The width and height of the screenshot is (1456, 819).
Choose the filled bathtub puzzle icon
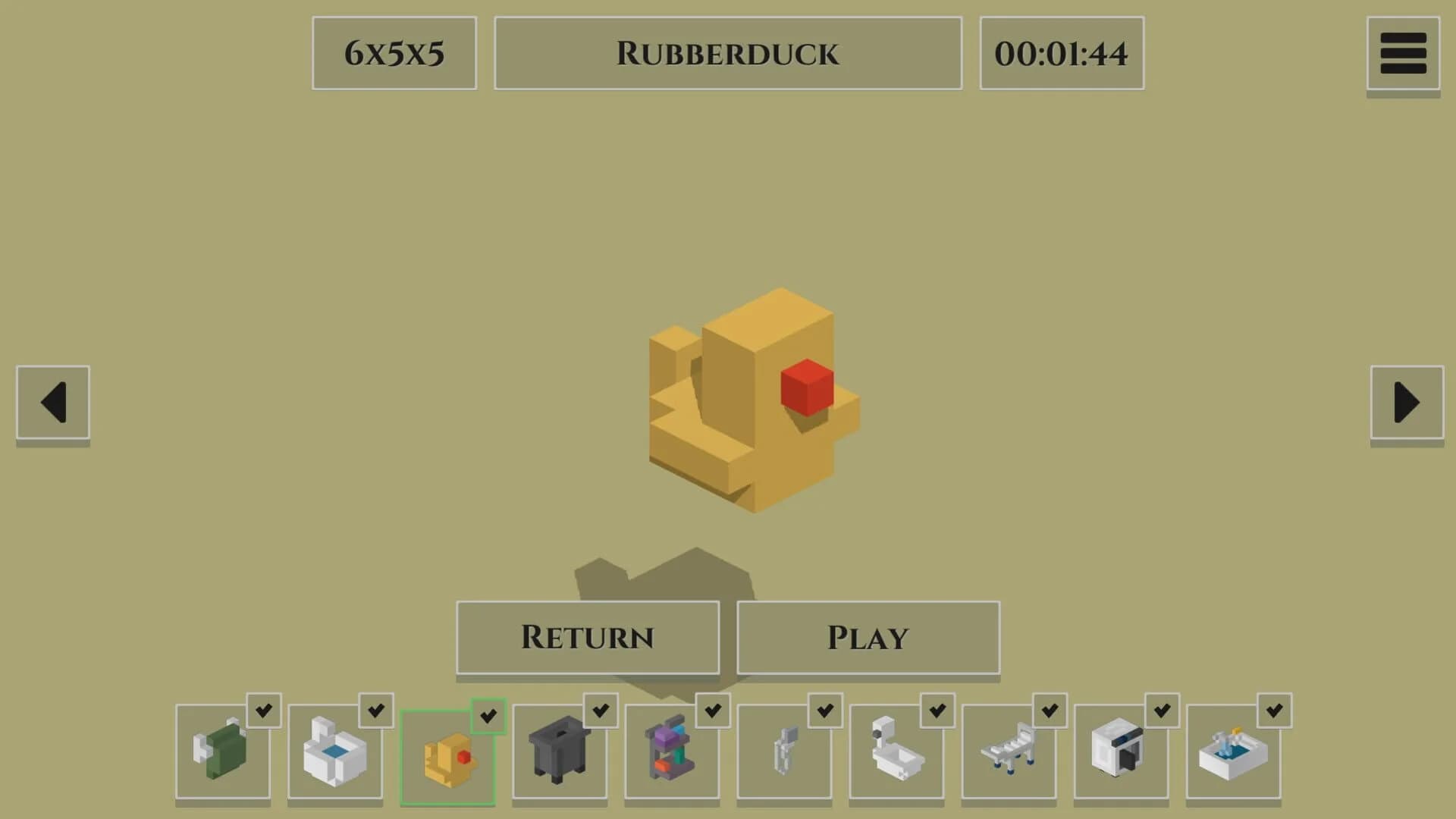coord(1234,758)
